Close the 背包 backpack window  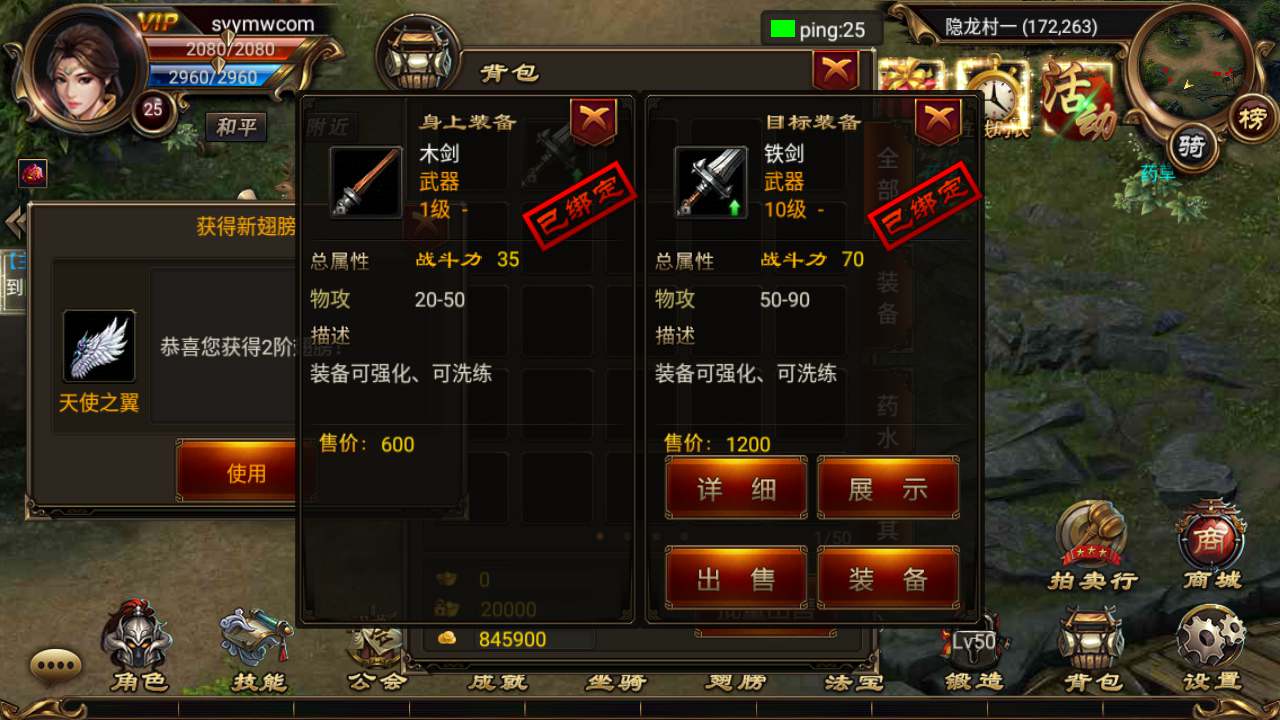click(835, 71)
